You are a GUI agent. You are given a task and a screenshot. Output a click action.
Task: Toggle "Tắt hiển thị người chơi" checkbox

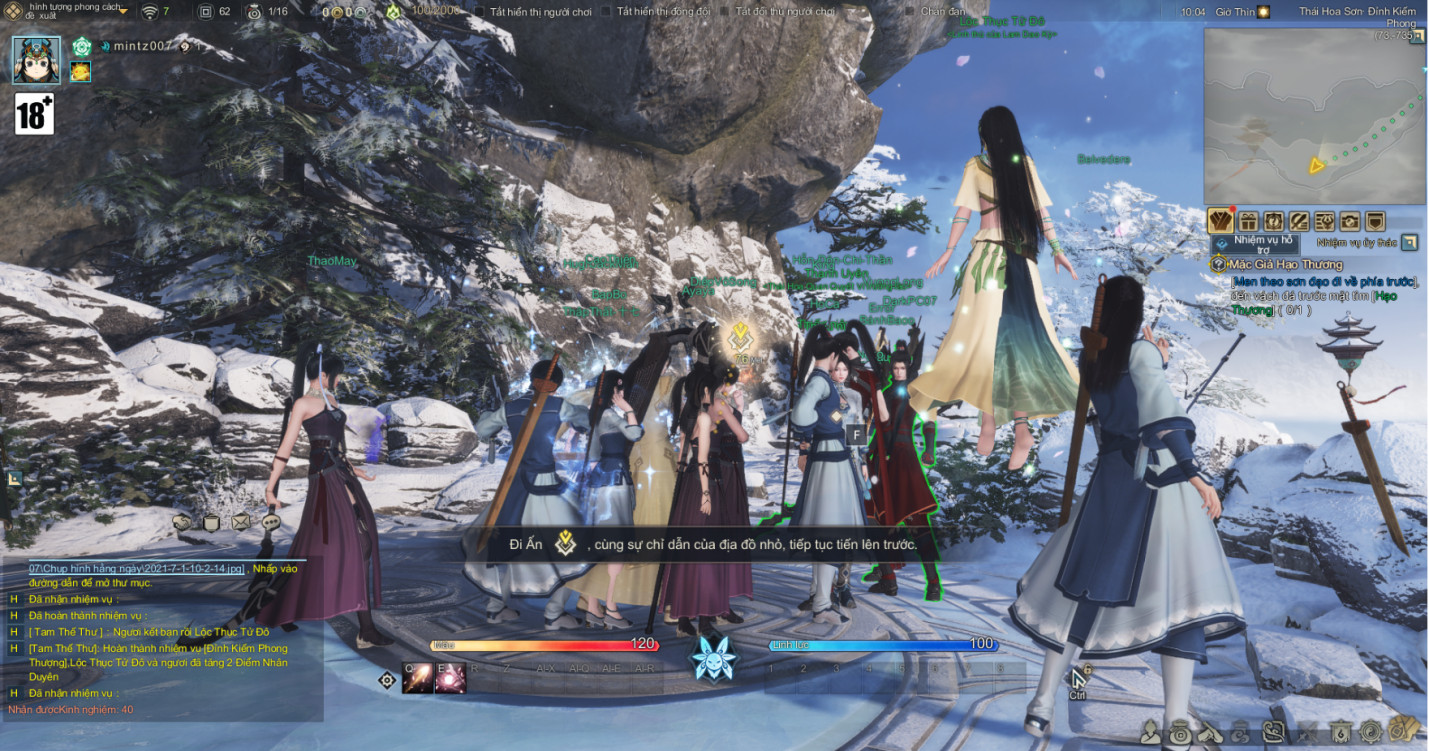(480, 12)
